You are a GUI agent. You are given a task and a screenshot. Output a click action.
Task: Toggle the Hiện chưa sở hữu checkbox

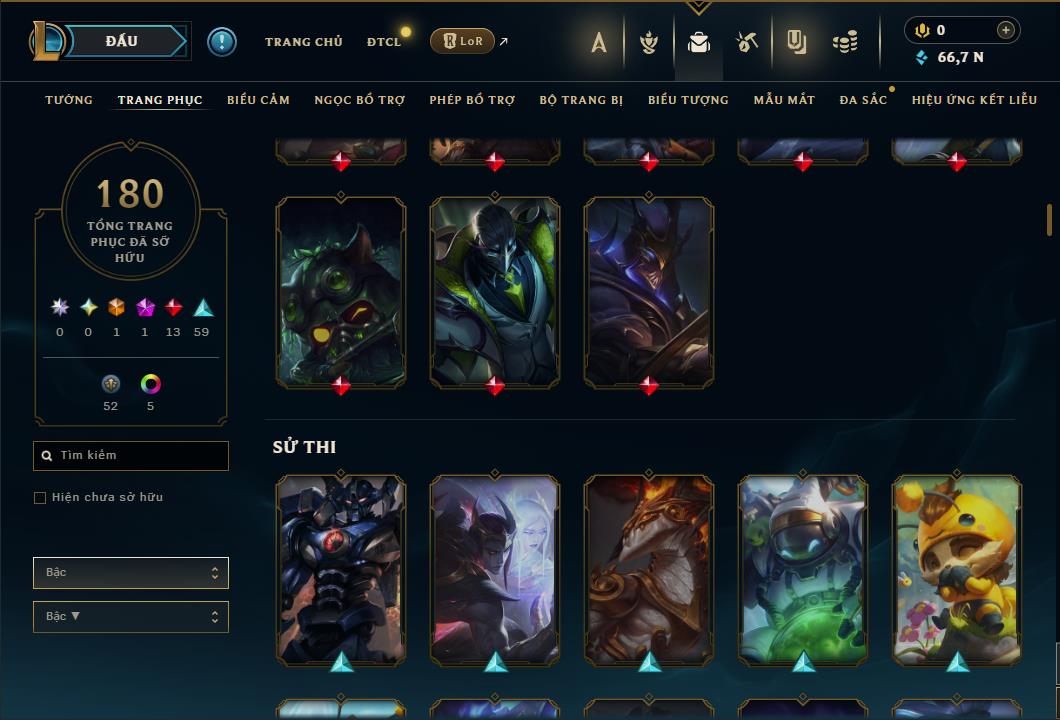[x=40, y=498]
